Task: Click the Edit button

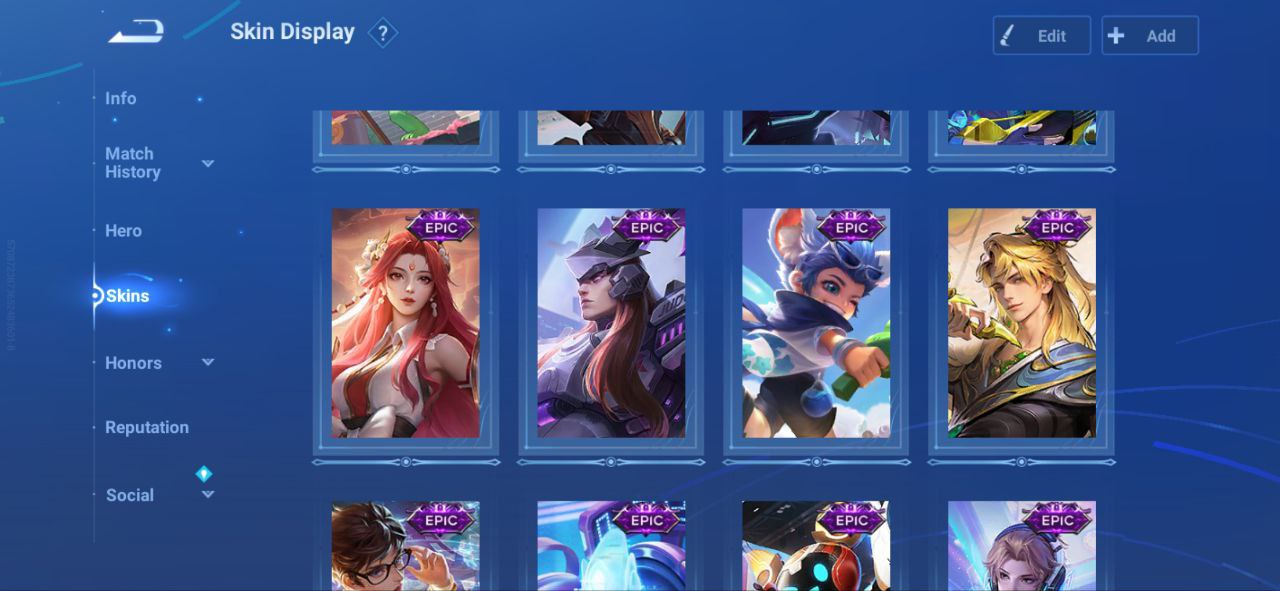Action: tap(1041, 36)
